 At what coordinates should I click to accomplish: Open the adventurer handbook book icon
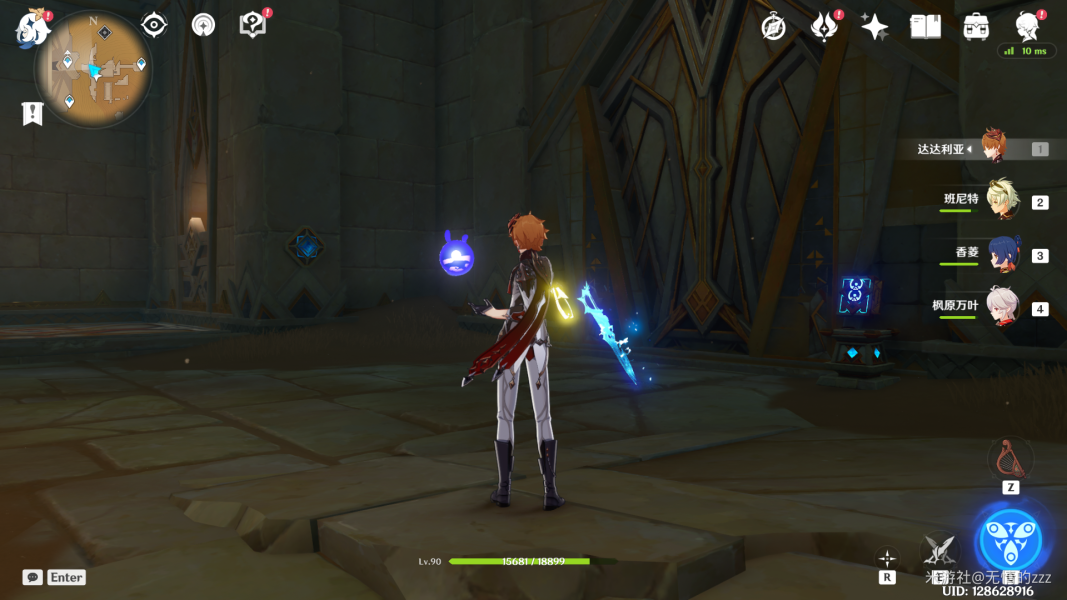point(925,27)
